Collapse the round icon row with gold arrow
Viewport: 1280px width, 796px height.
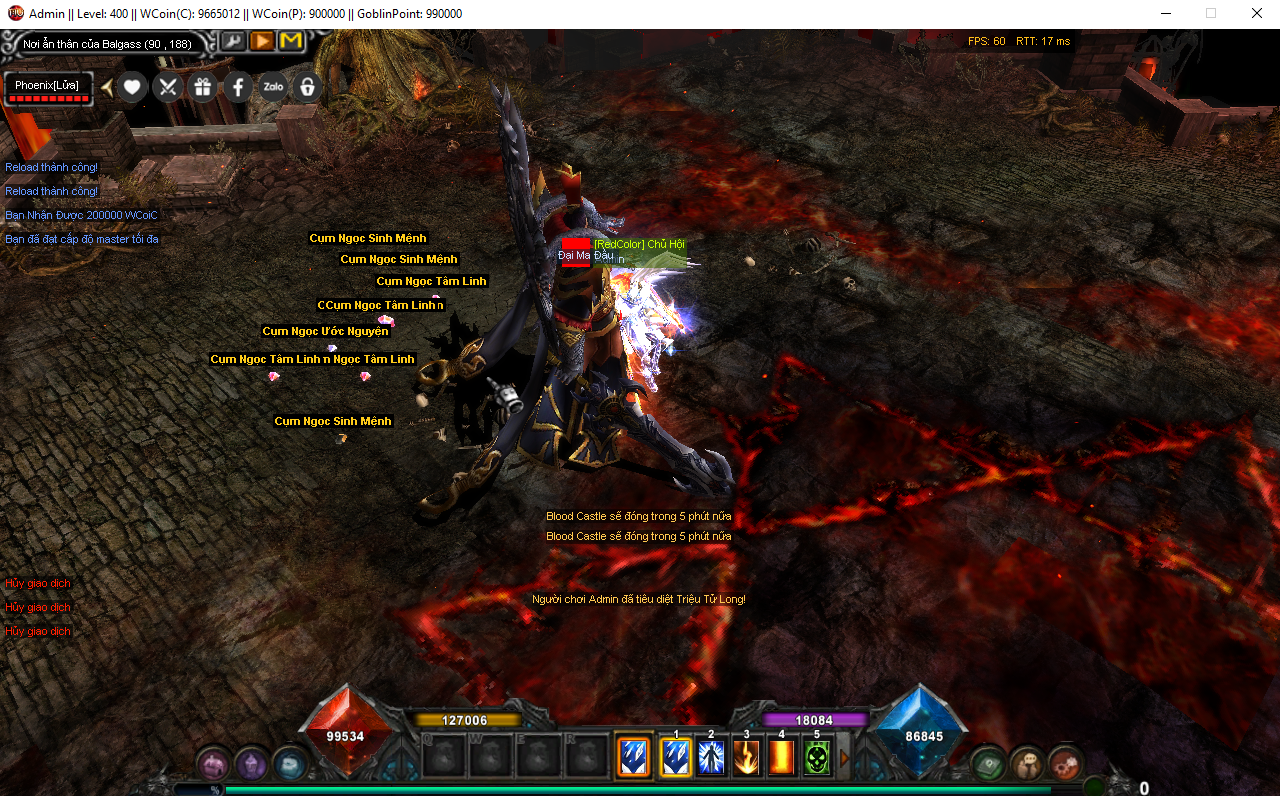(x=107, y=87)
